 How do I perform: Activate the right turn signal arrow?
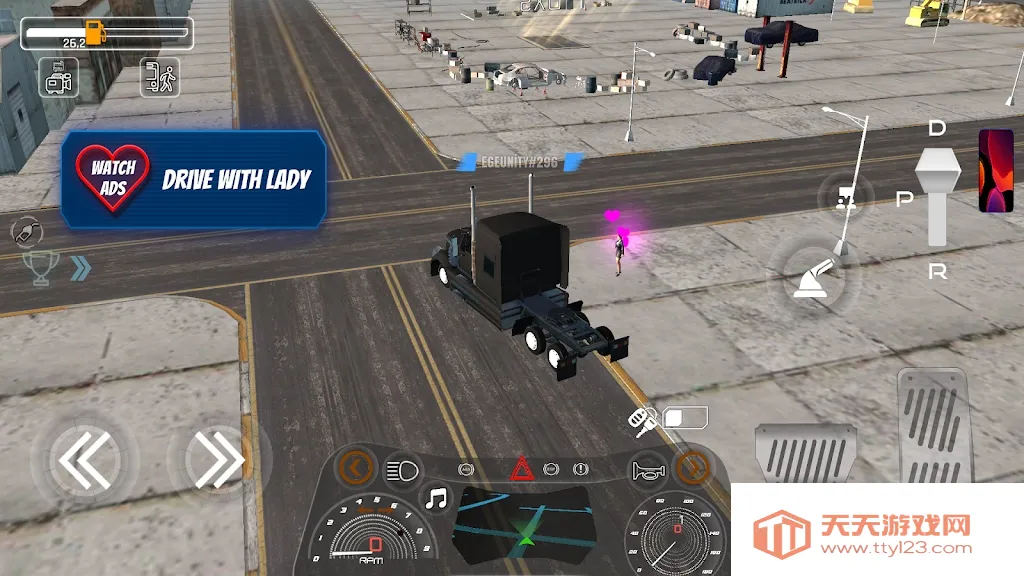pos(692,466)
